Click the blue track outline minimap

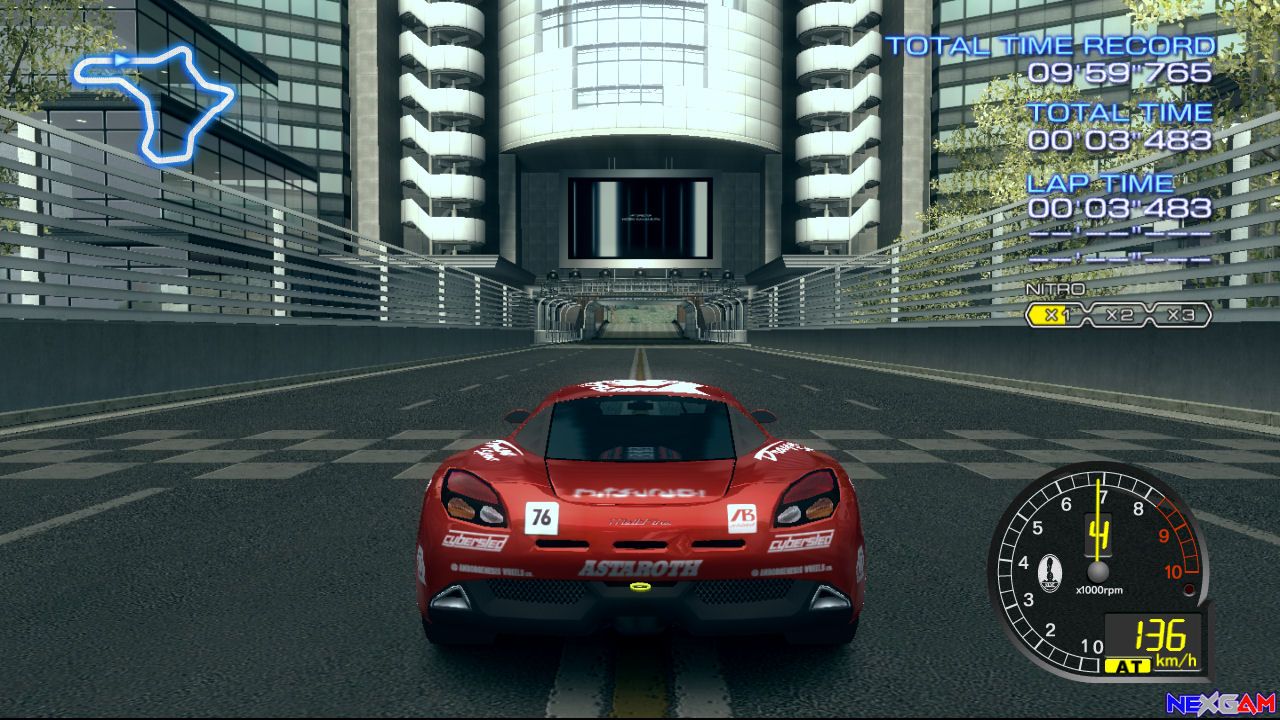[x=153, y=102]
